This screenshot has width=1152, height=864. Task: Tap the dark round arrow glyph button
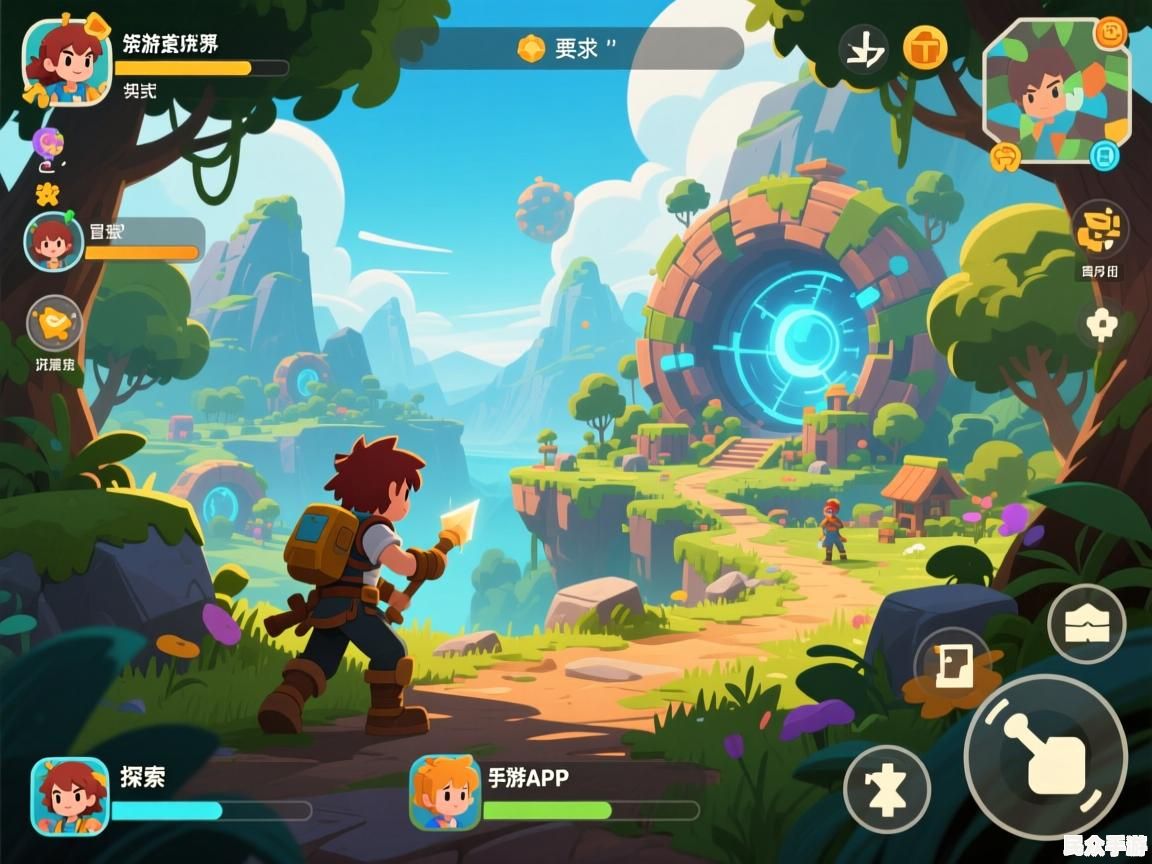coord(863,49)
